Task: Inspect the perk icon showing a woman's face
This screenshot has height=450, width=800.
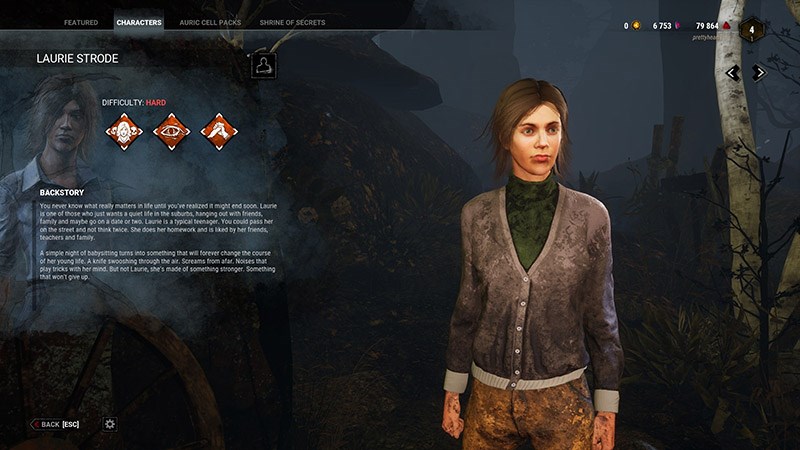Action: (x=124, y=131)
